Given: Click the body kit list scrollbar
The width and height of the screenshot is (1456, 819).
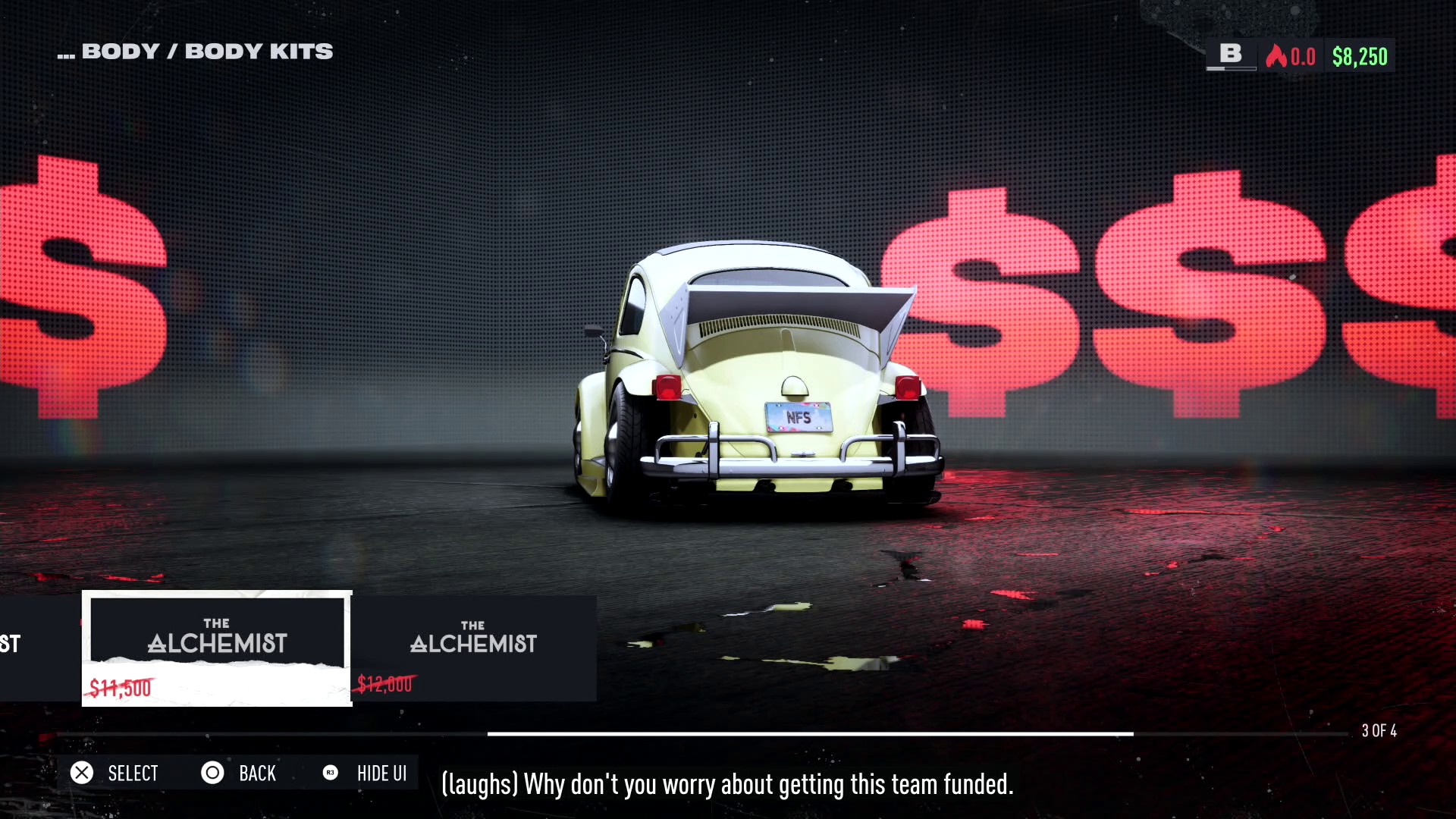Looking at the screenshot, I should [x=810, y=734].
